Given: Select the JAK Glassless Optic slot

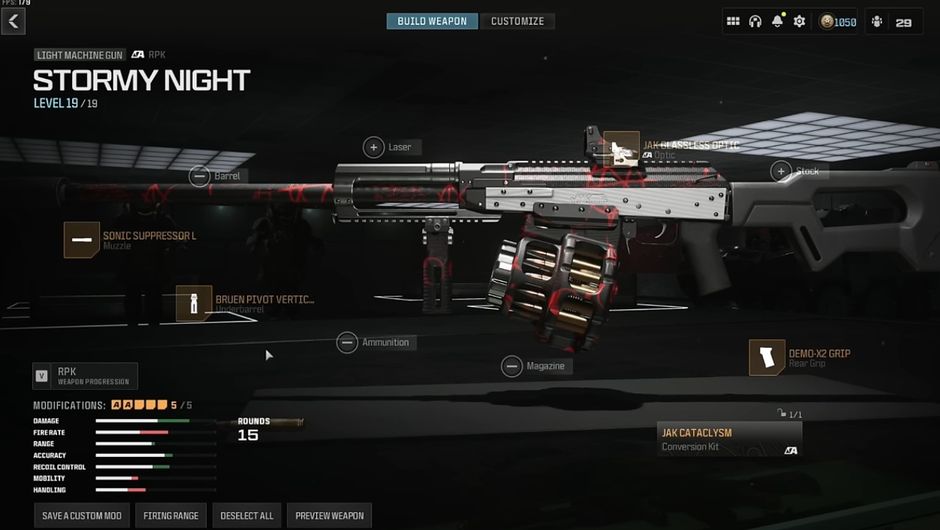Looking at the screenshot, I should tap(622, 149).
